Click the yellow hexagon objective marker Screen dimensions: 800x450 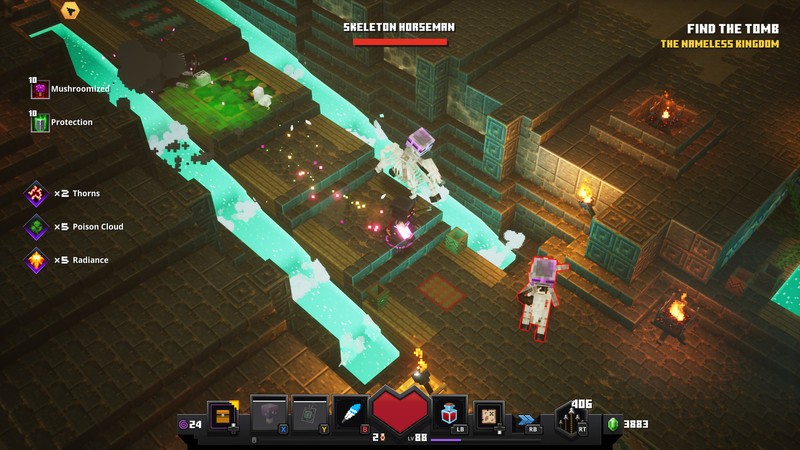click(x=70, y=11)
